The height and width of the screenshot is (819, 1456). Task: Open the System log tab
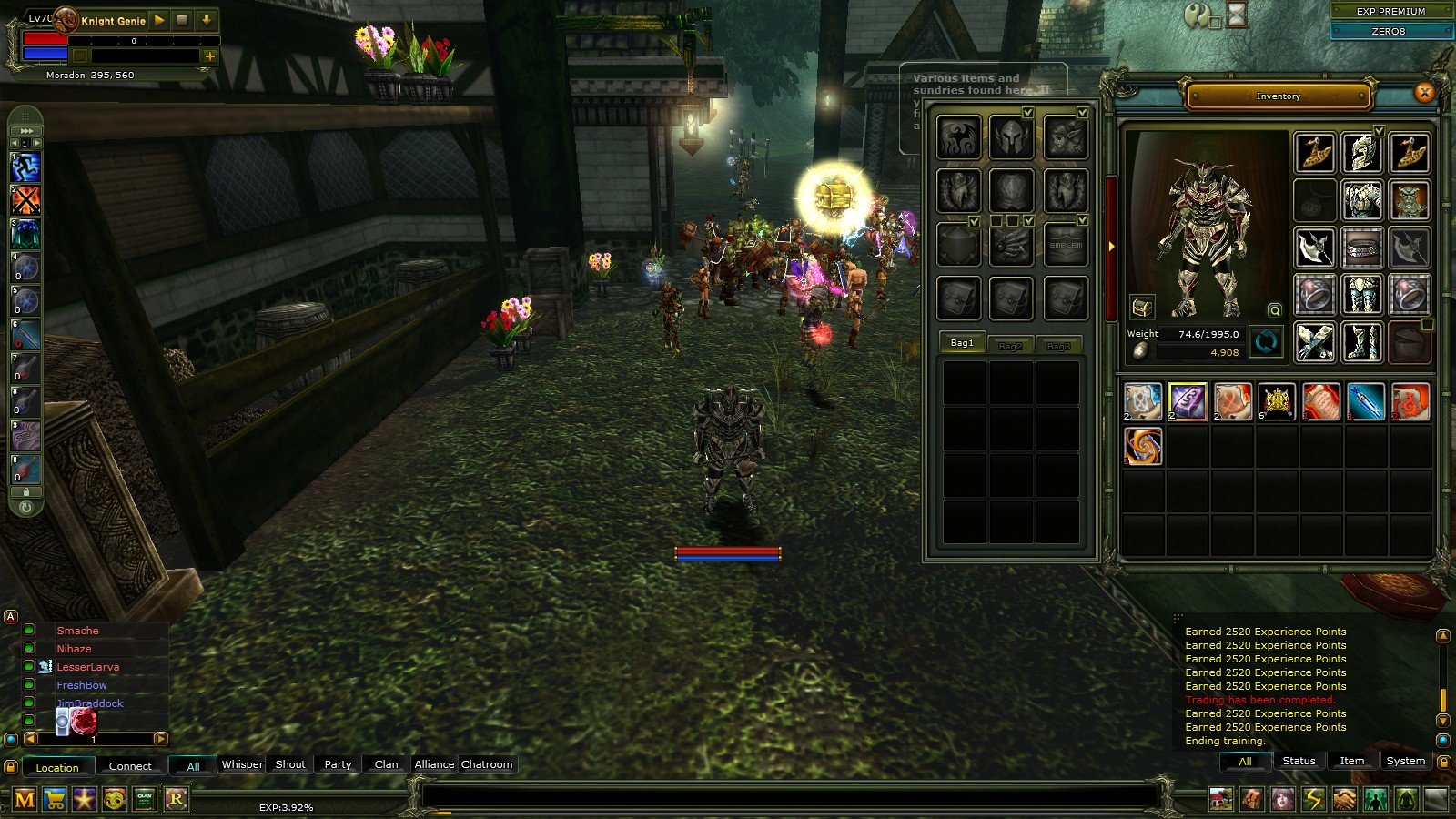pos(1405,761)
